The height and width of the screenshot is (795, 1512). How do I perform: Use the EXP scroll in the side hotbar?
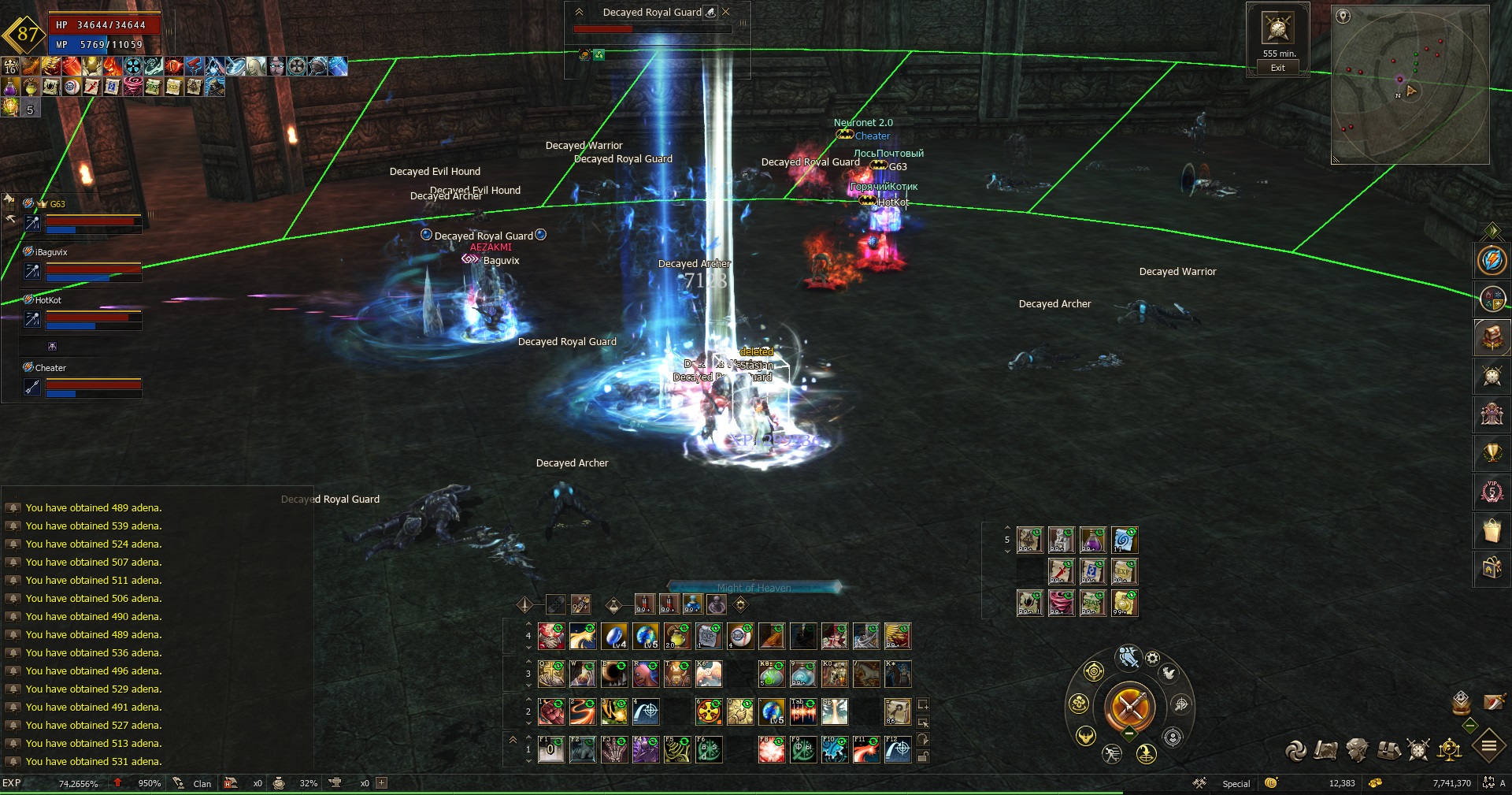tap(1124, 571)
